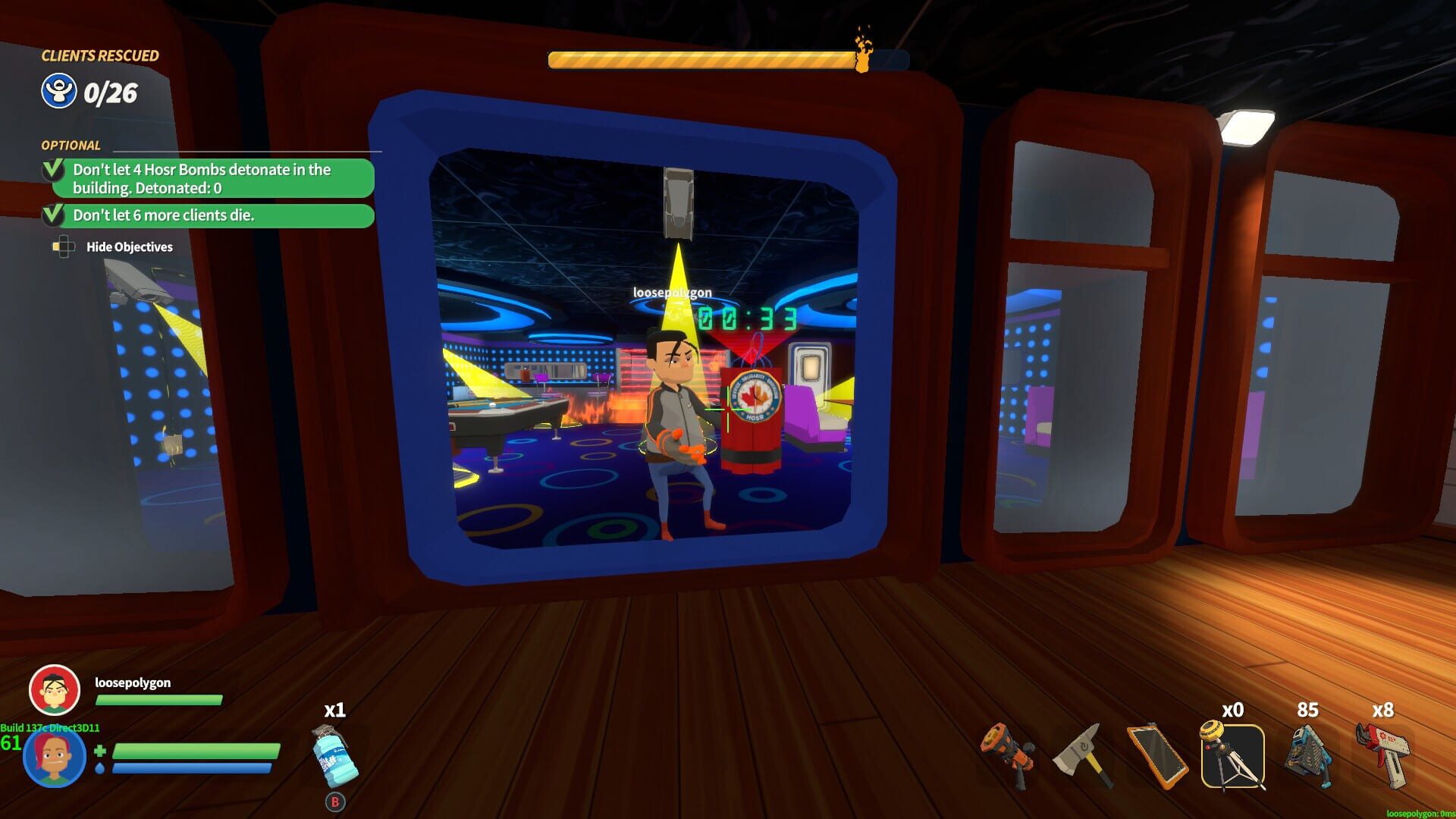Switch to the Hide Objectives option
Image resolution: width=1456 pixels, height=819 pixels.
(130, 246)
